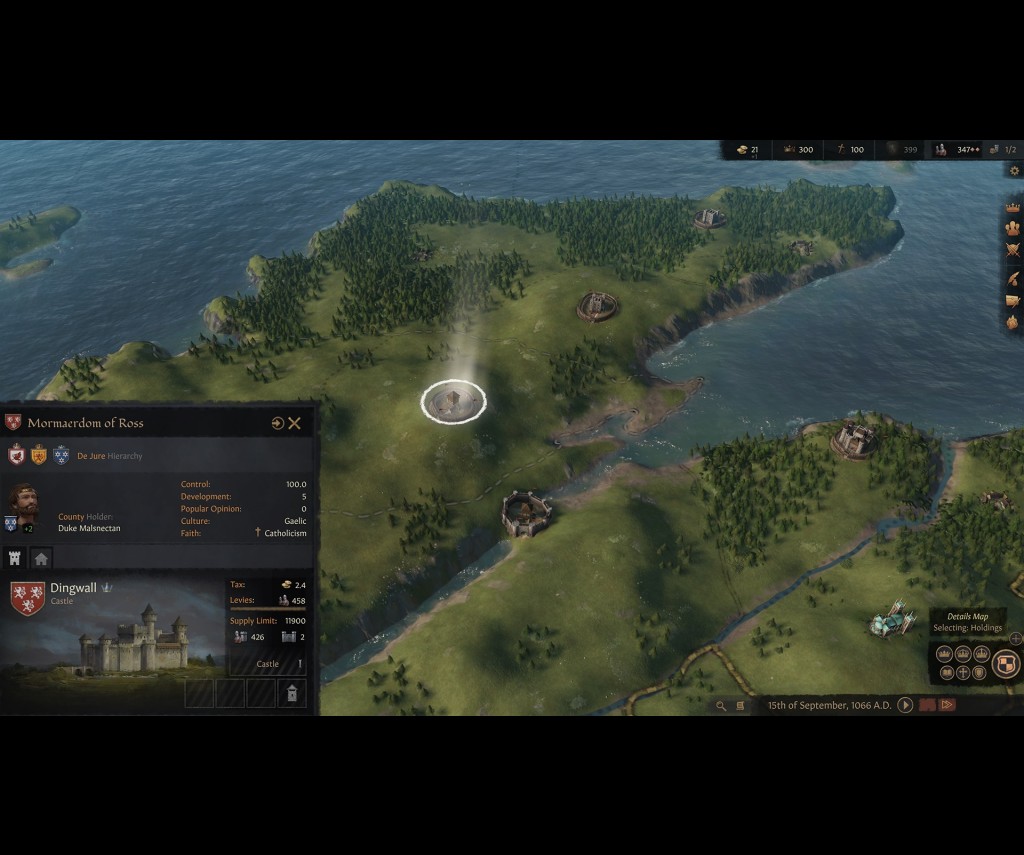Click the tower building slot in Dingwall
This screenshot has height=855, width=1024.
coord(291,692)
